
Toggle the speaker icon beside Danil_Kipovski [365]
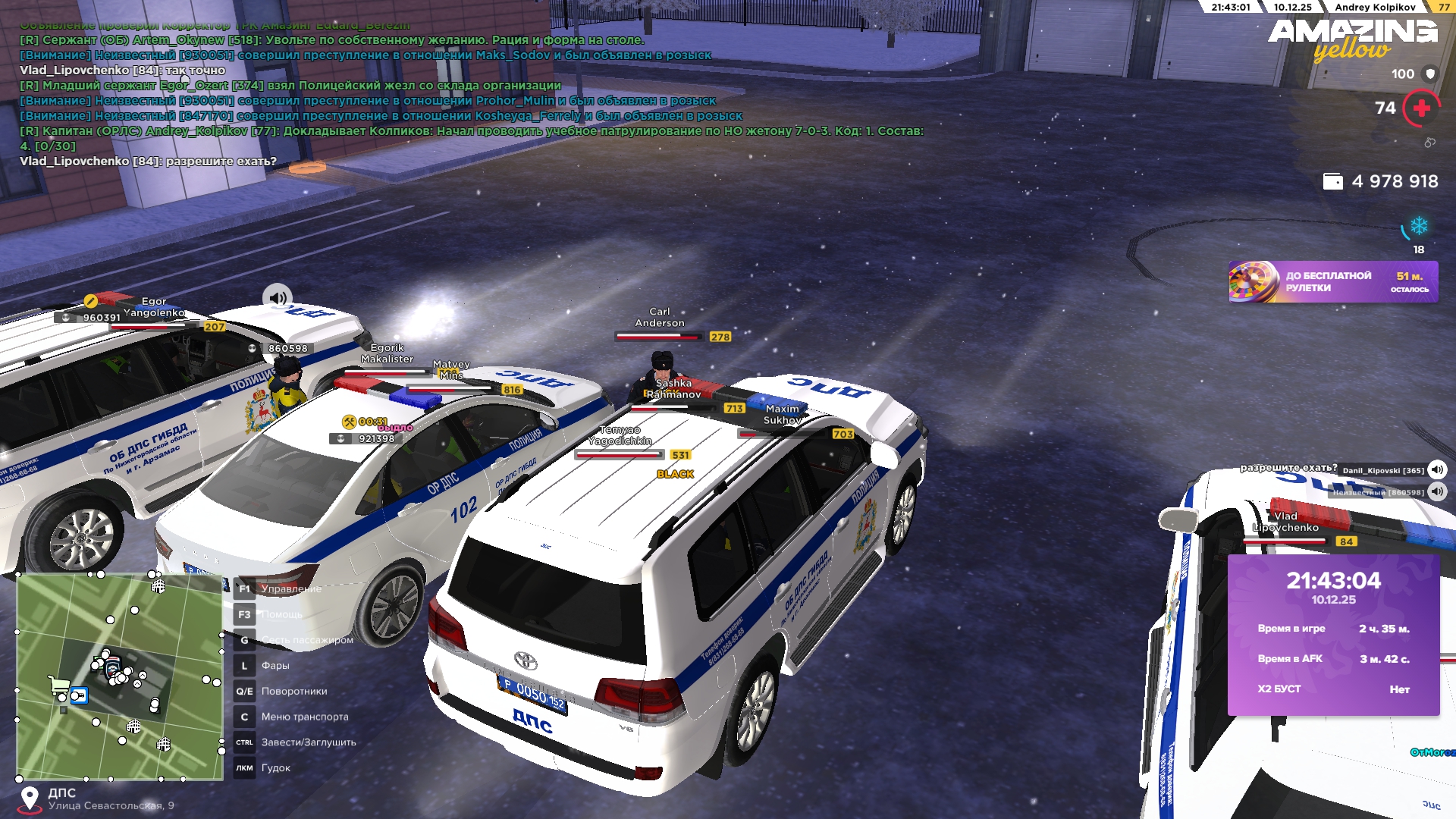pos(1436,469)
